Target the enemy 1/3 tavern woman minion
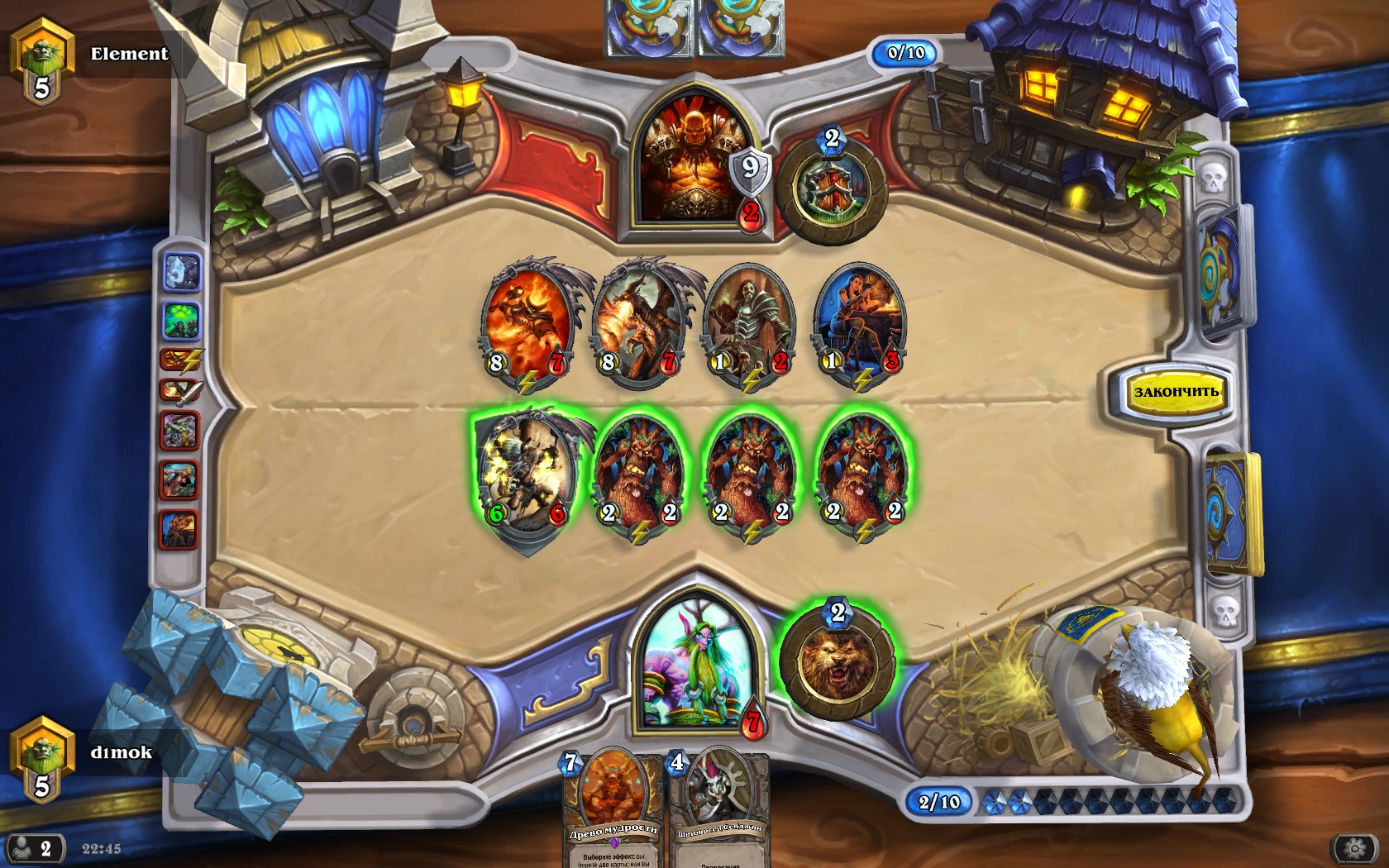 862,322
